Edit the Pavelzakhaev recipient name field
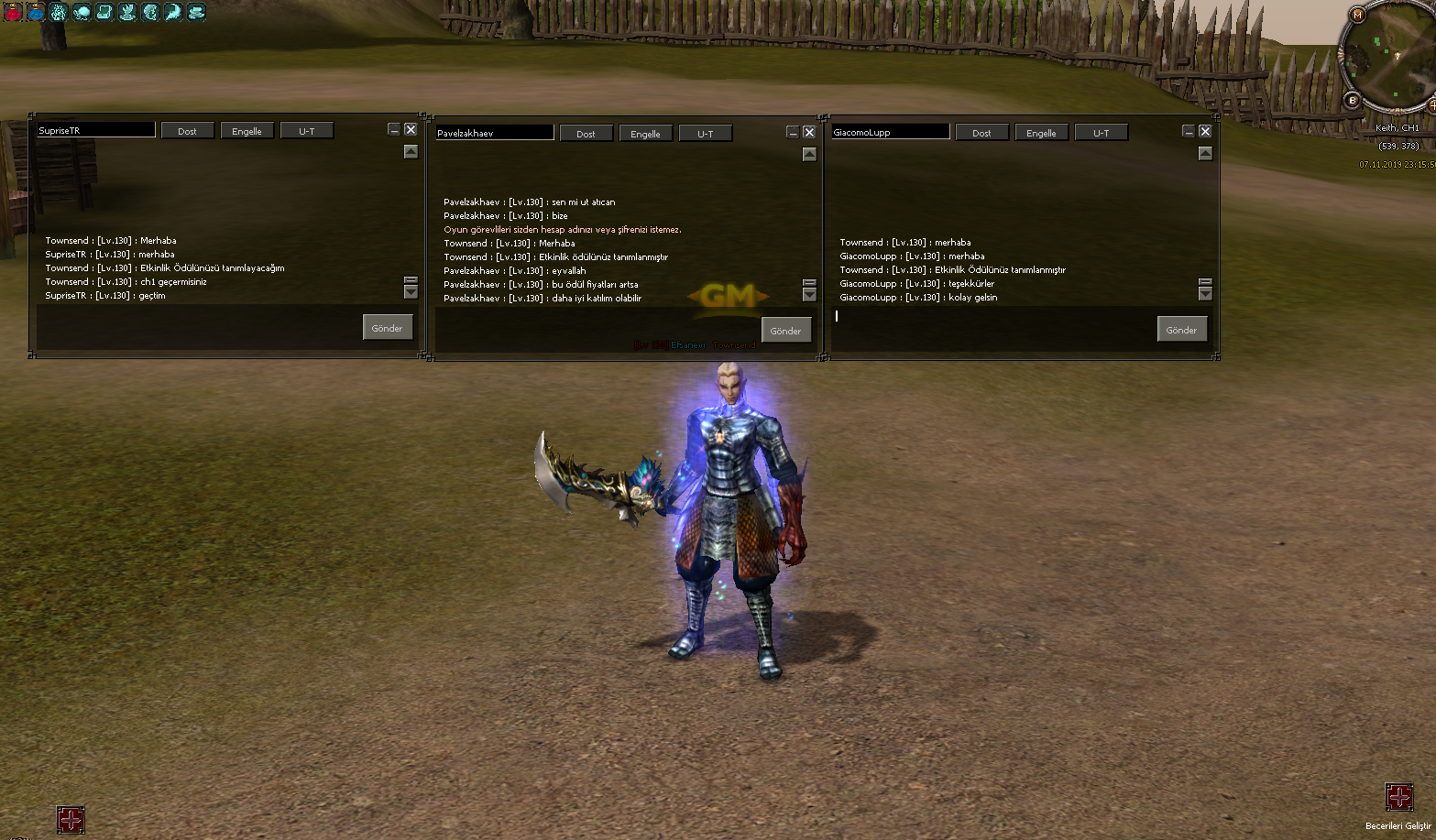 (x=495, y=133)
